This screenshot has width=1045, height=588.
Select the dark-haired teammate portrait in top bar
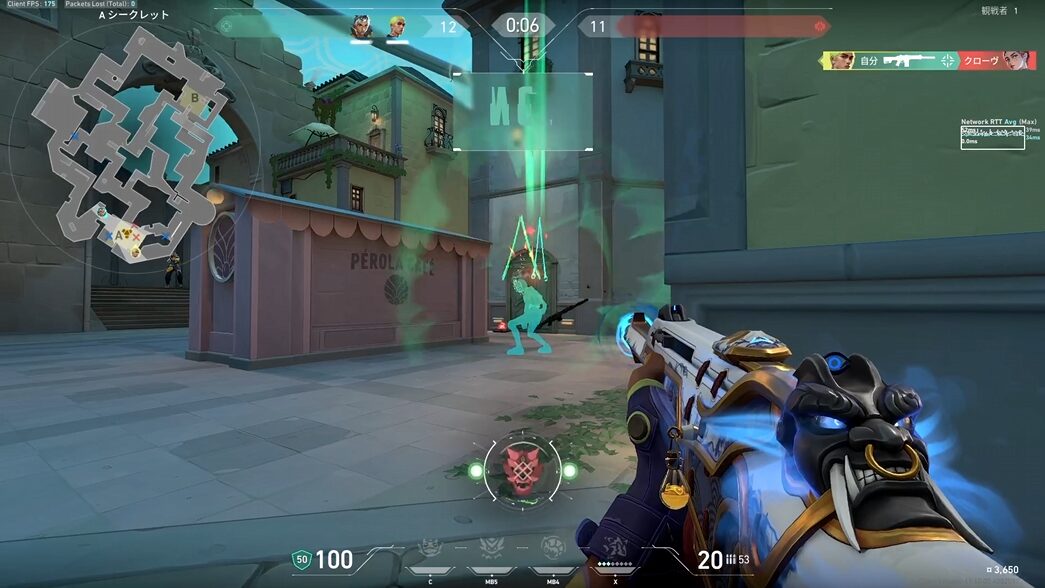tap(362, 26)
